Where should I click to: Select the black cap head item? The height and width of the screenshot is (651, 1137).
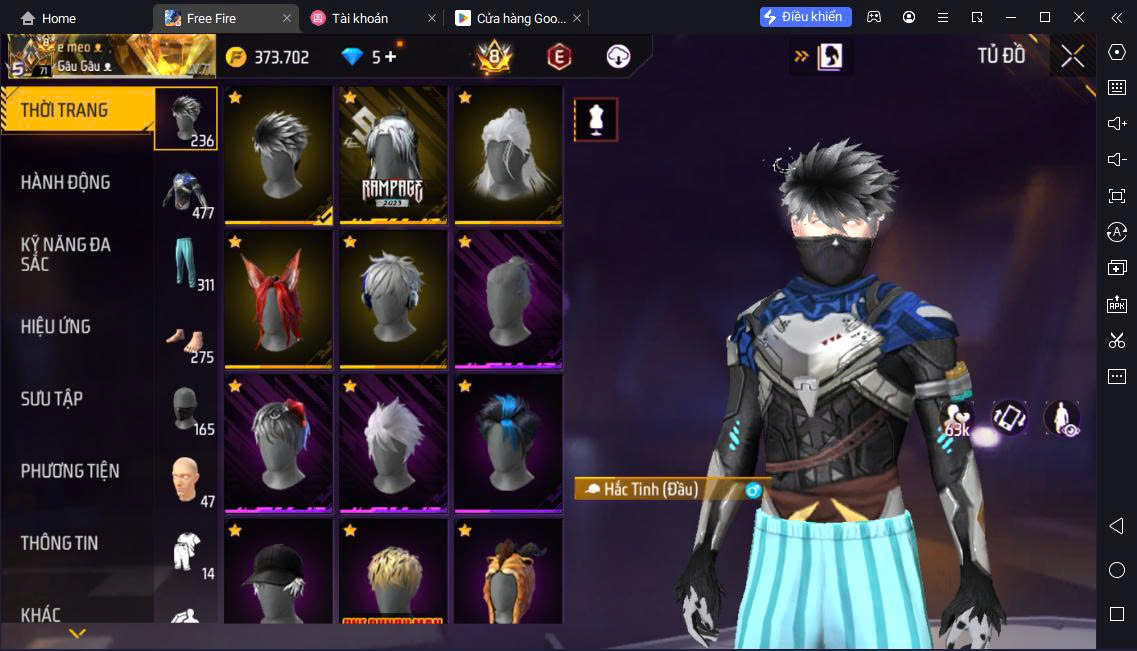[278, 573]
